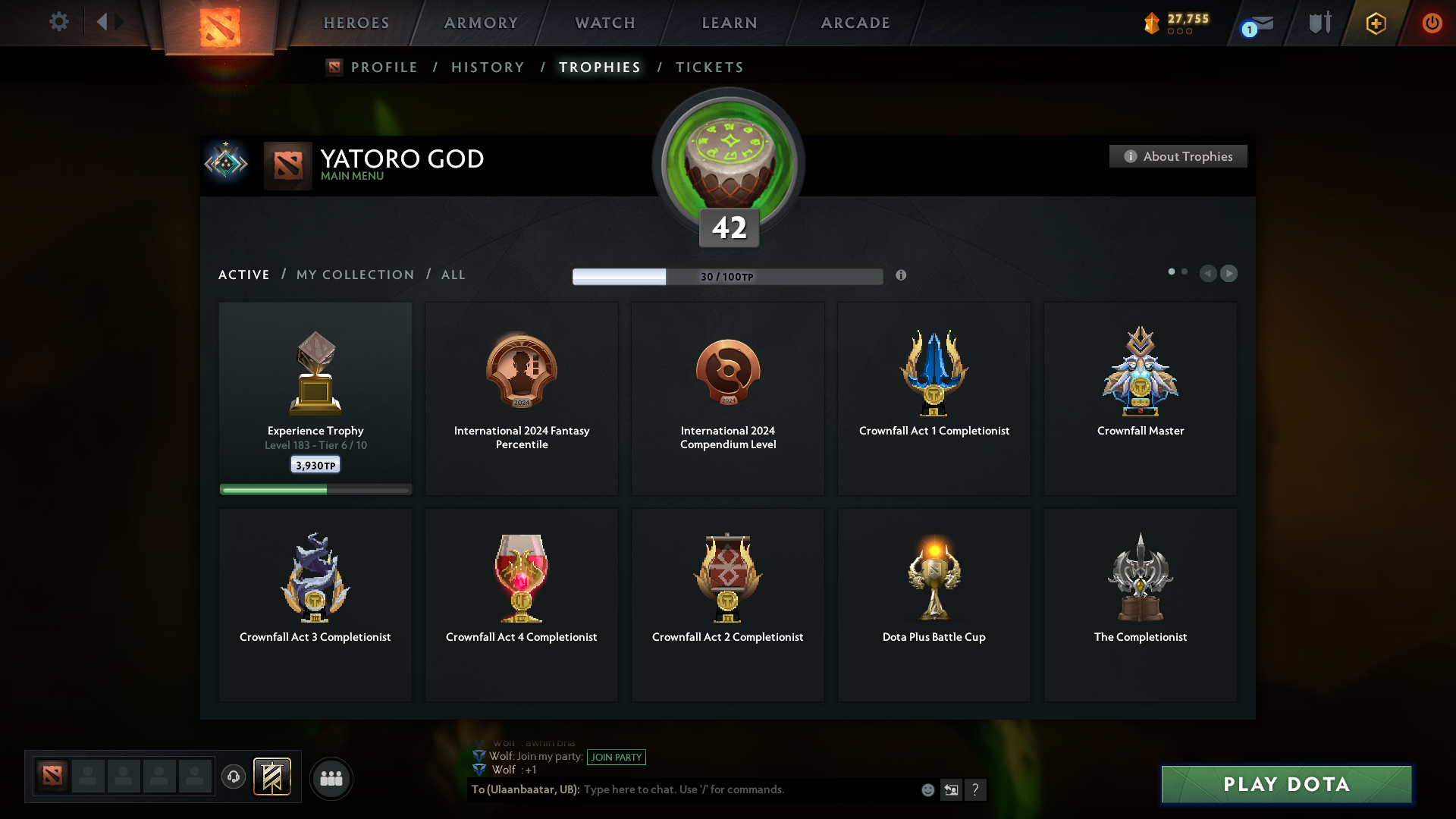Click the back arrow for previous trophy page
The width and height of the screenshot is (1456, 819).
tap(1209, 274)
